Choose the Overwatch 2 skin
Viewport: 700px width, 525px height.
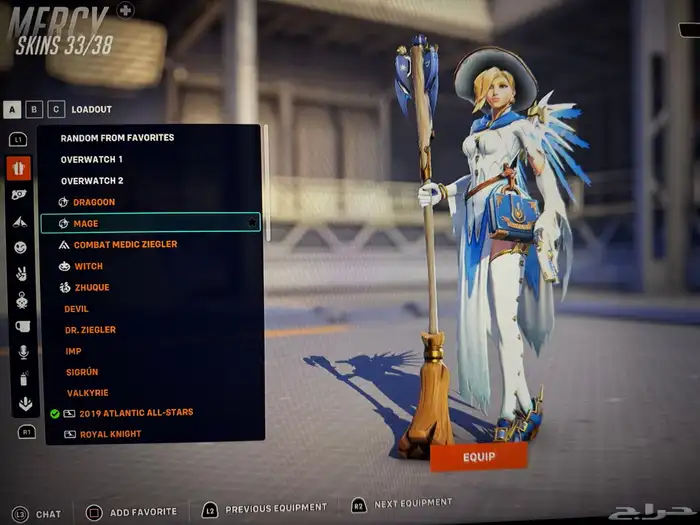[x=92, y=181]
